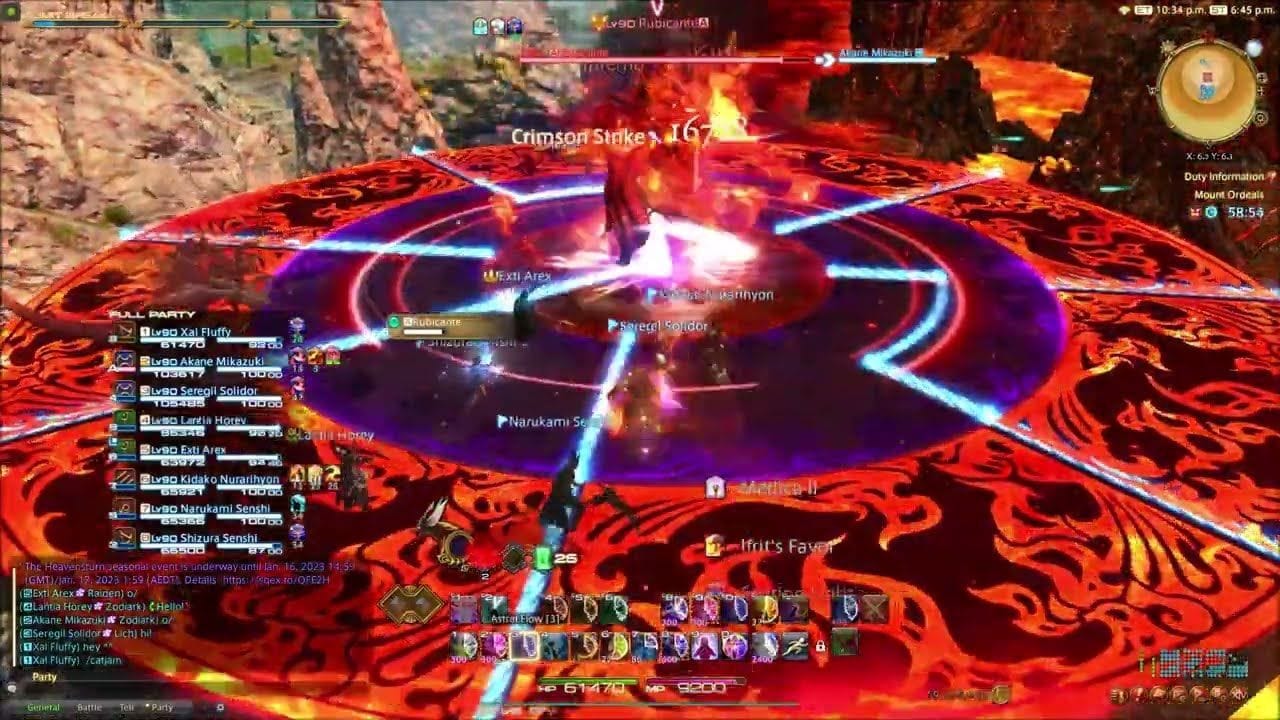Click the duty icon beside the 58:54 timer
This screenshot has height=720, width=1280.
tap(1195, 212)
